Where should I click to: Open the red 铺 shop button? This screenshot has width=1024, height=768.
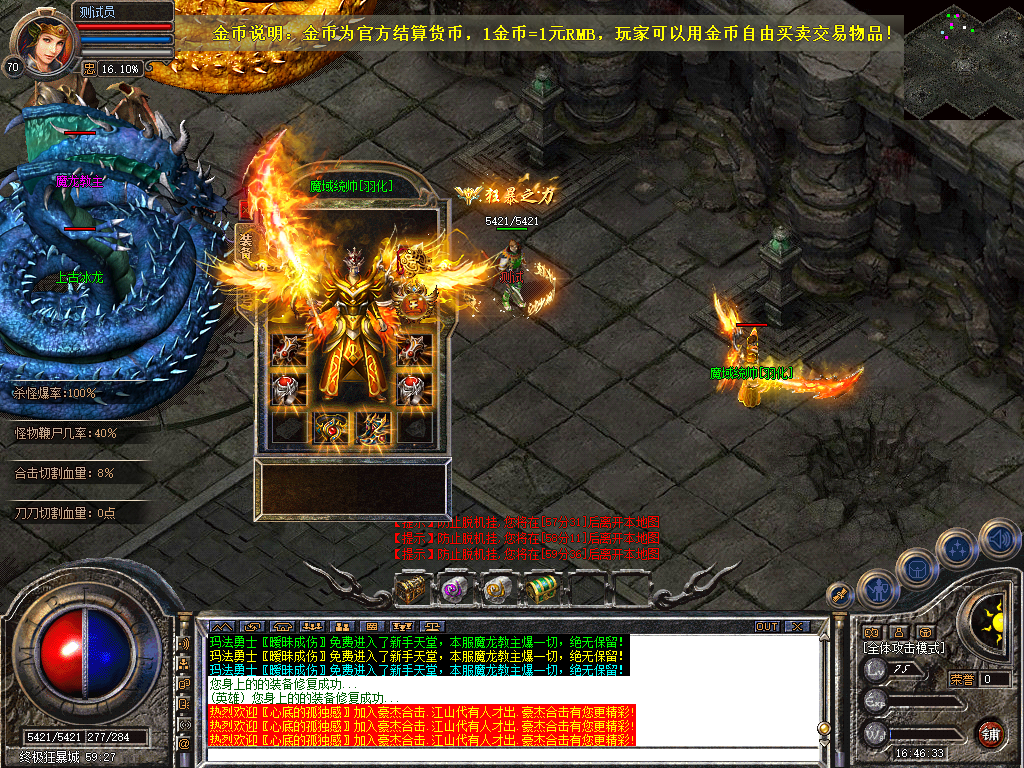click(x=990, y=733)
